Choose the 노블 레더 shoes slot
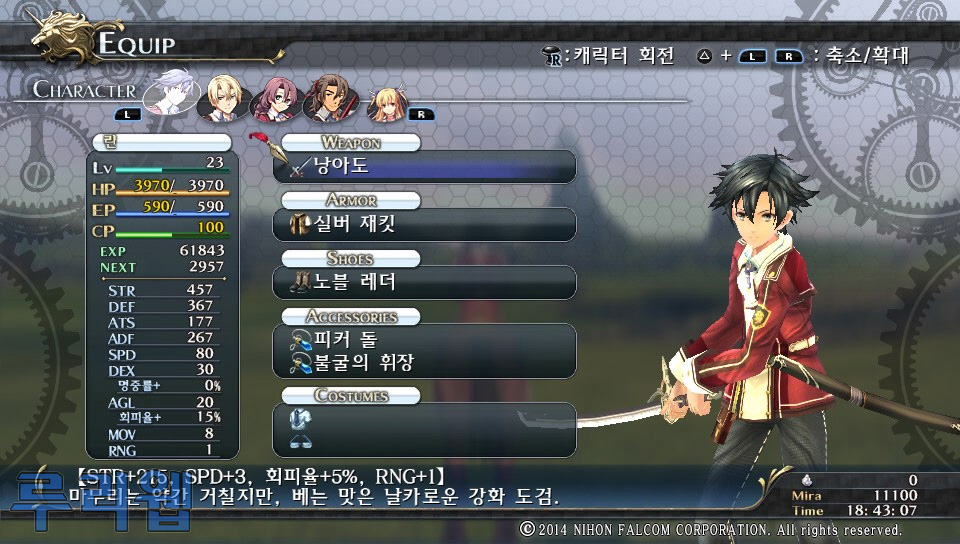This screenshot has width=960, height=544. (425, 282)
